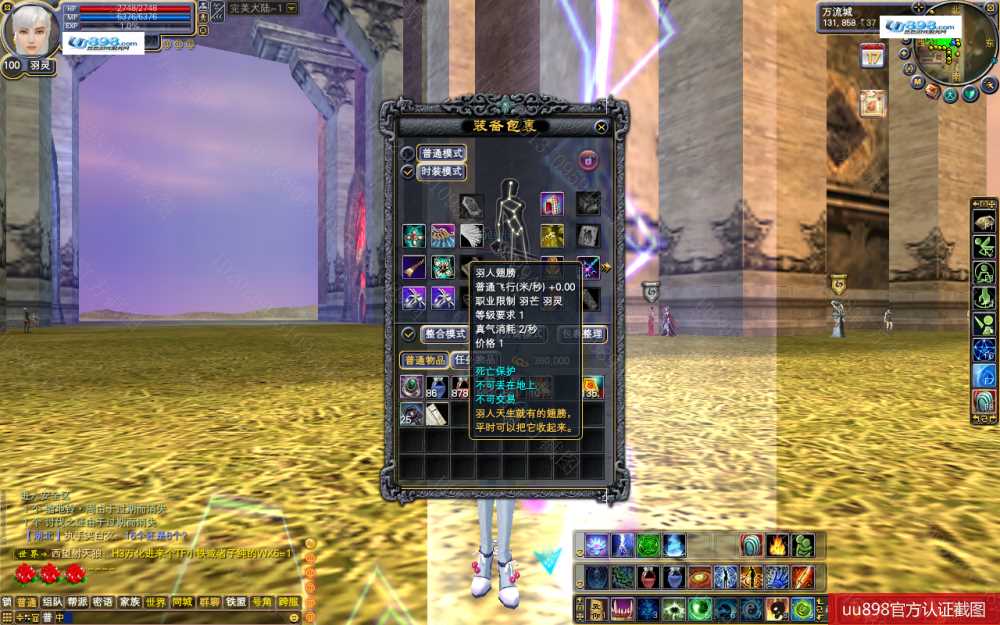Image resolution: width=1000 pixels, height=625 pixels.
Task: Select the scroll item in the bag
Action: point(436,414)
